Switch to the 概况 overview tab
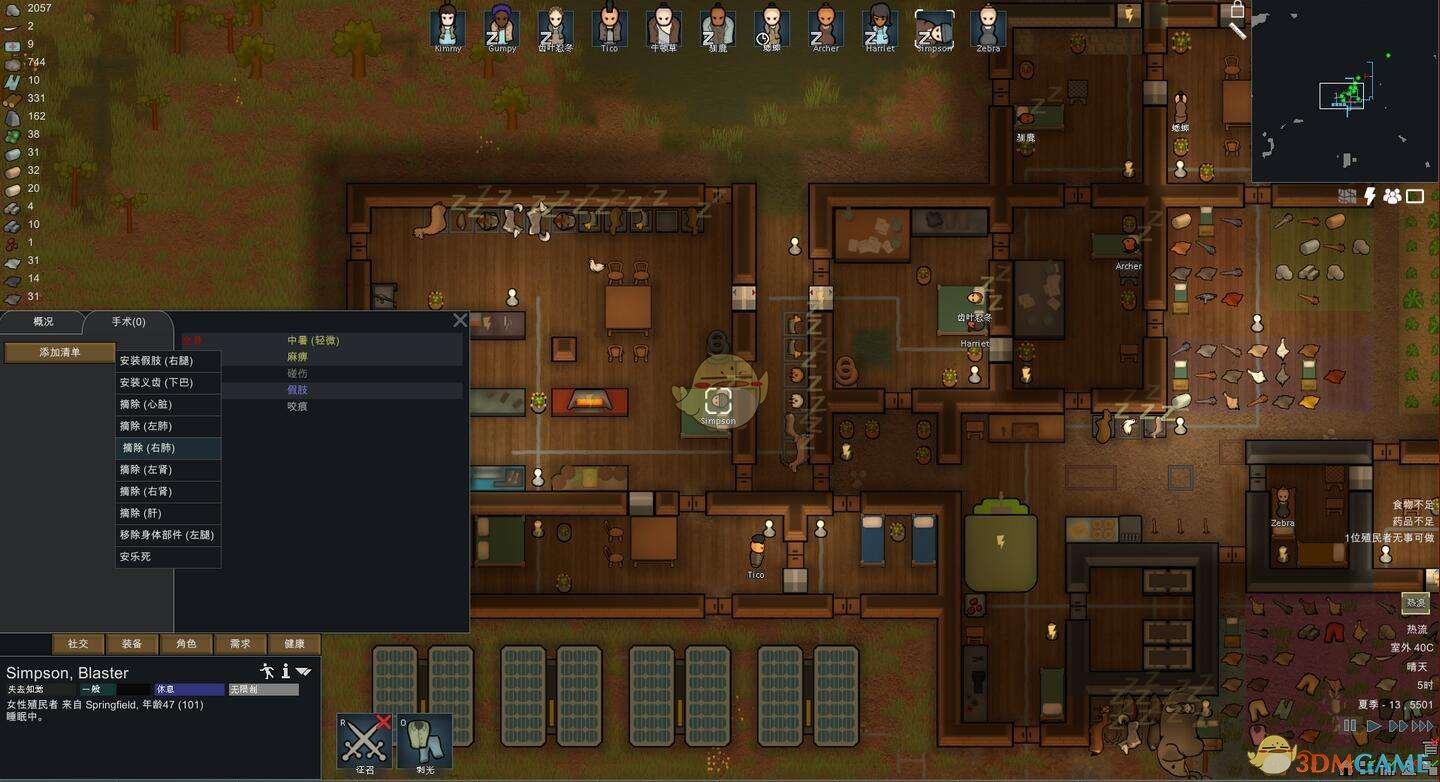The image size is (1440, 782). pyautogui.click(x=43, y=322)
